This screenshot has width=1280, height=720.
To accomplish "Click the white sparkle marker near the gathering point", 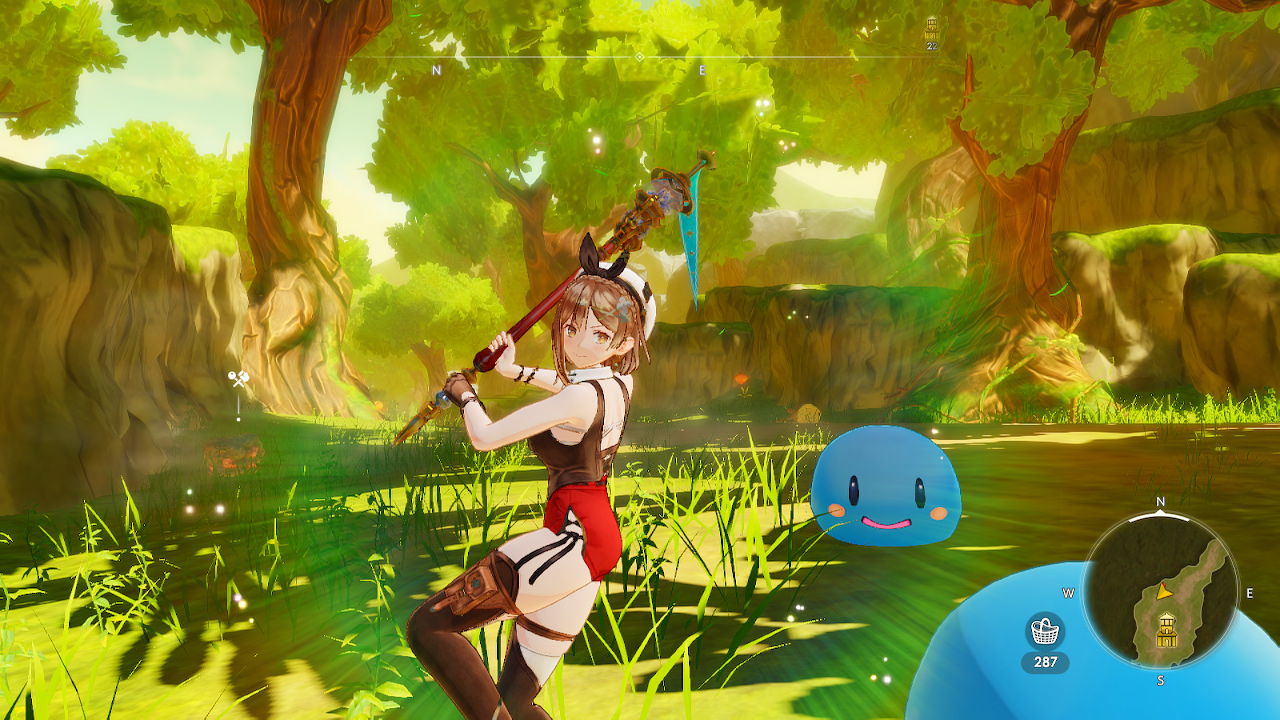I will pos(238,418).
